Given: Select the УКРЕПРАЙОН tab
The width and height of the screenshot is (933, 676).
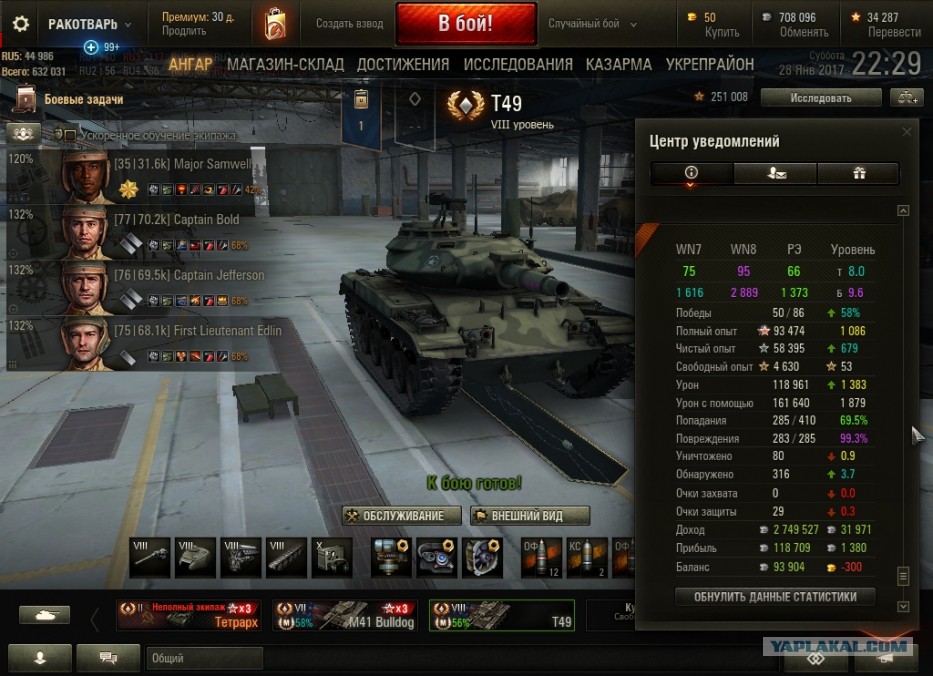Looking at the screenshot, I should pyautogui.click(x=708, y=64).
